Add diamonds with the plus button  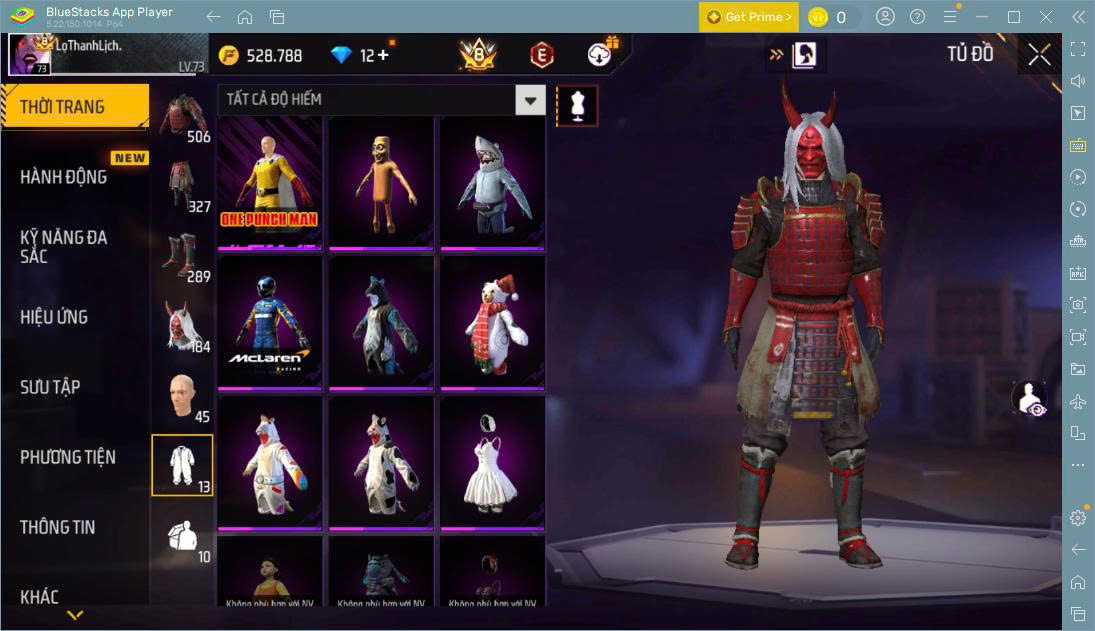(x=382, y=55)
